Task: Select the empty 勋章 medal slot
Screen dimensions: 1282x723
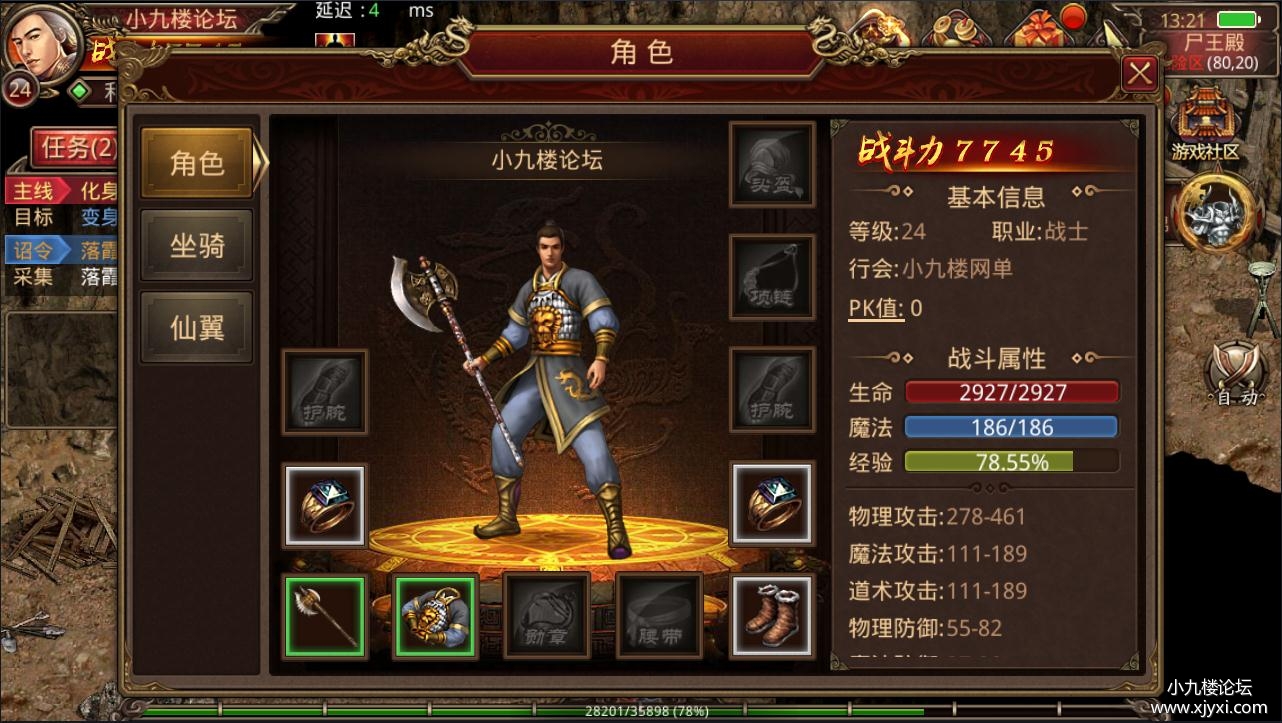Action: pos(546,616)
